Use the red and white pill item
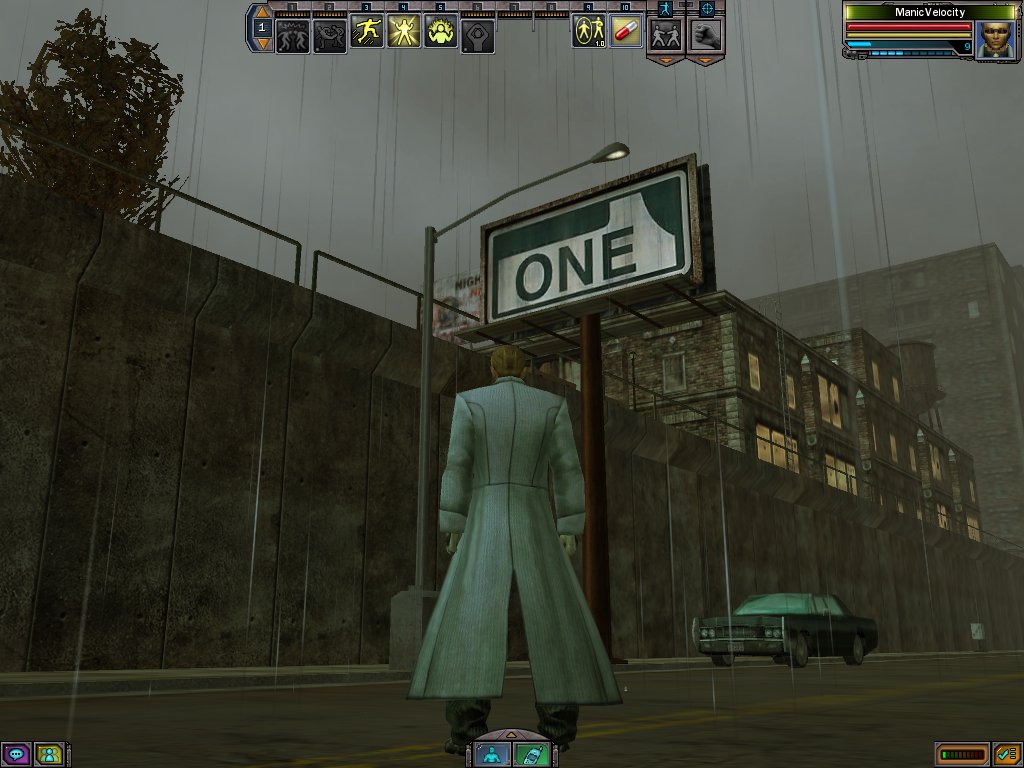This screenshot has width=1024, height=768. tap(625, 32)
